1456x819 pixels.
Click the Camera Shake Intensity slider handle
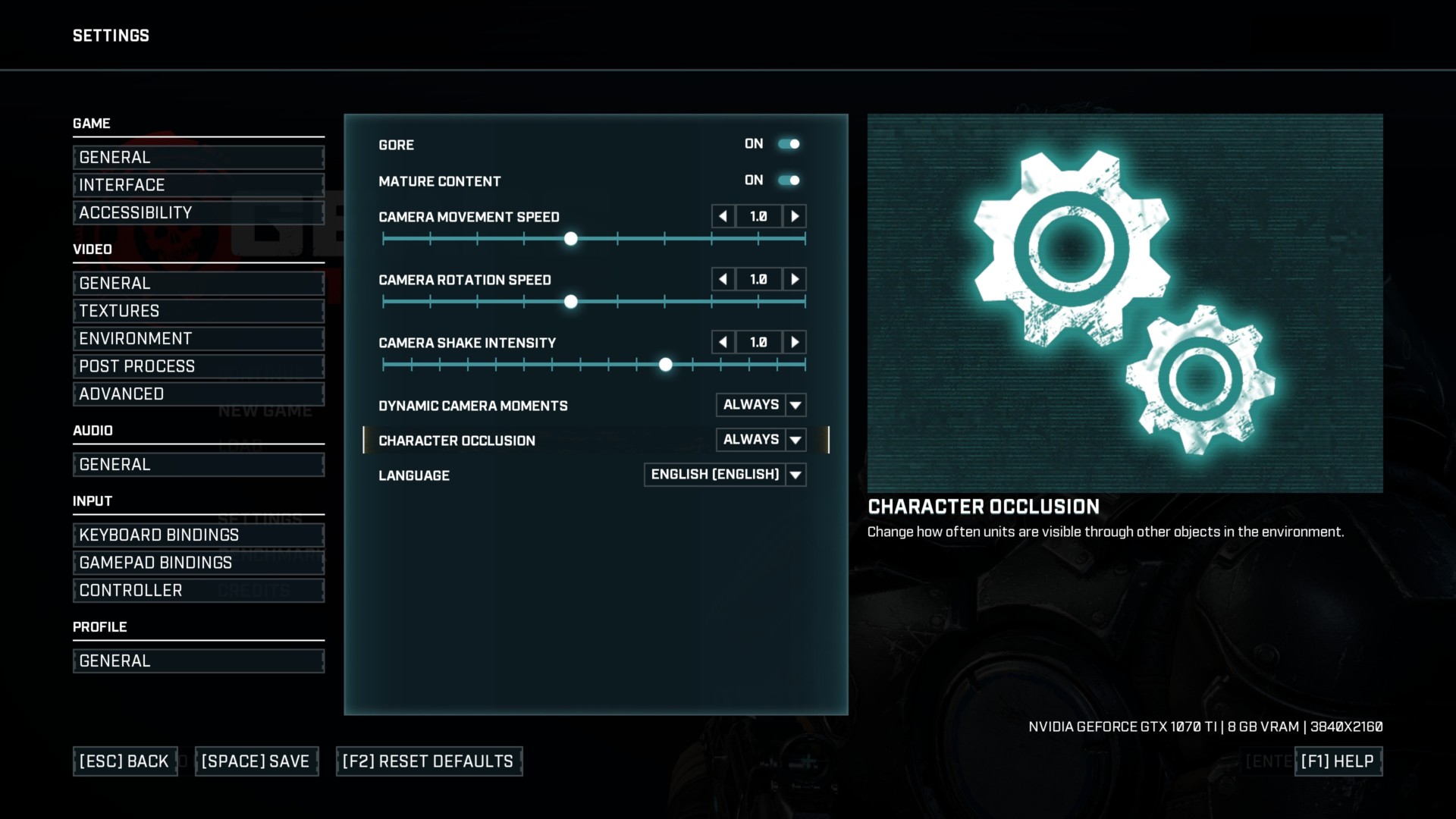point(666,366)
